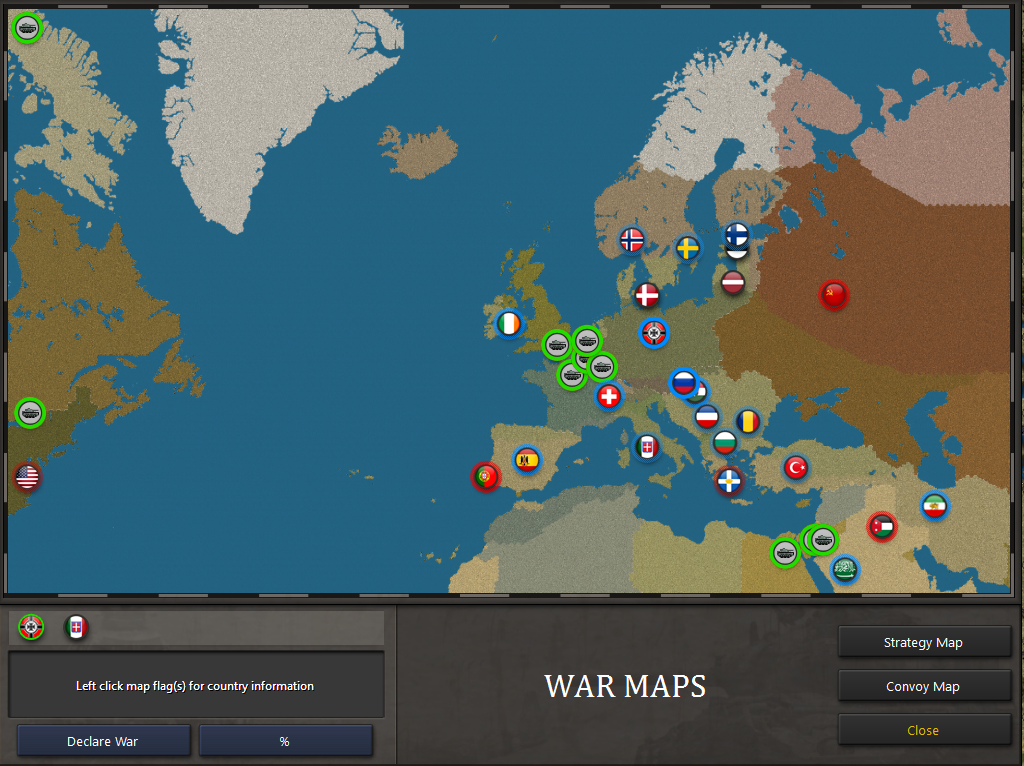Close the War Maps screen
The height and width of the screenshot is (766, 1024).
pos(923,730)
